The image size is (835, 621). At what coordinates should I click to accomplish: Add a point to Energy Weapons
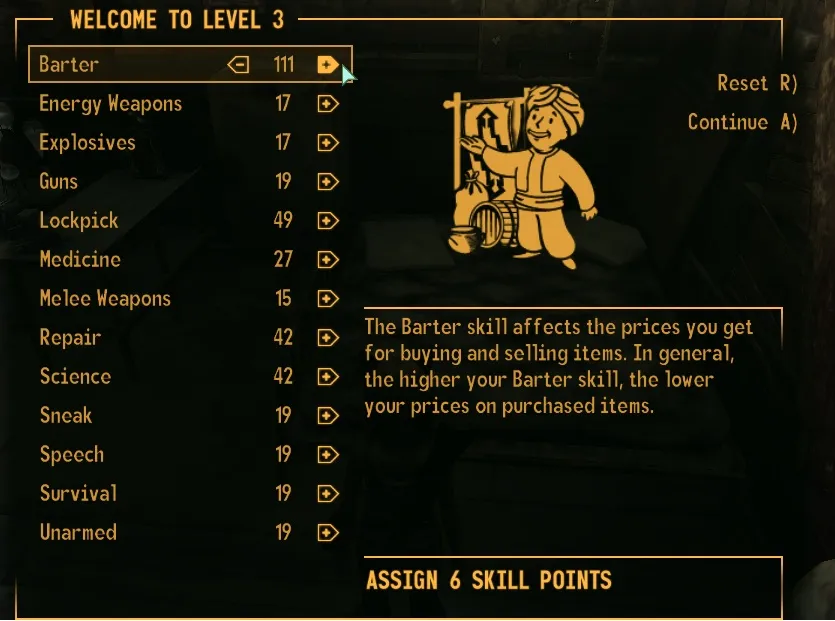pos(327,104)
